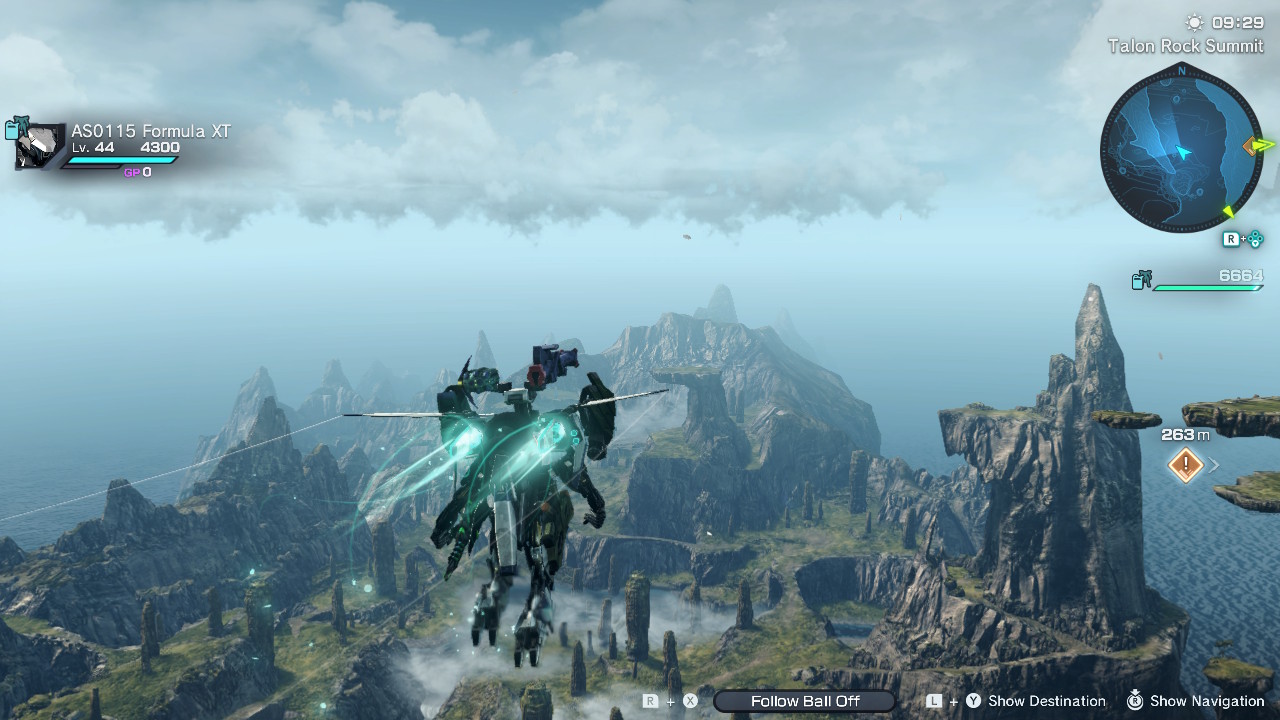Toggle the Follow Ball Off button
The width and height of the screenshot is (1280, 720).
point(805,701)
